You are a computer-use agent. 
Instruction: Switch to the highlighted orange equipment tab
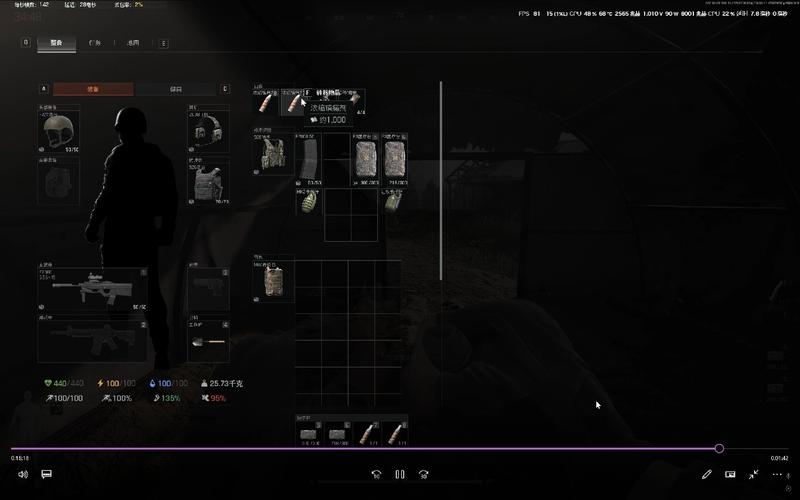click(x=93, y=89)
